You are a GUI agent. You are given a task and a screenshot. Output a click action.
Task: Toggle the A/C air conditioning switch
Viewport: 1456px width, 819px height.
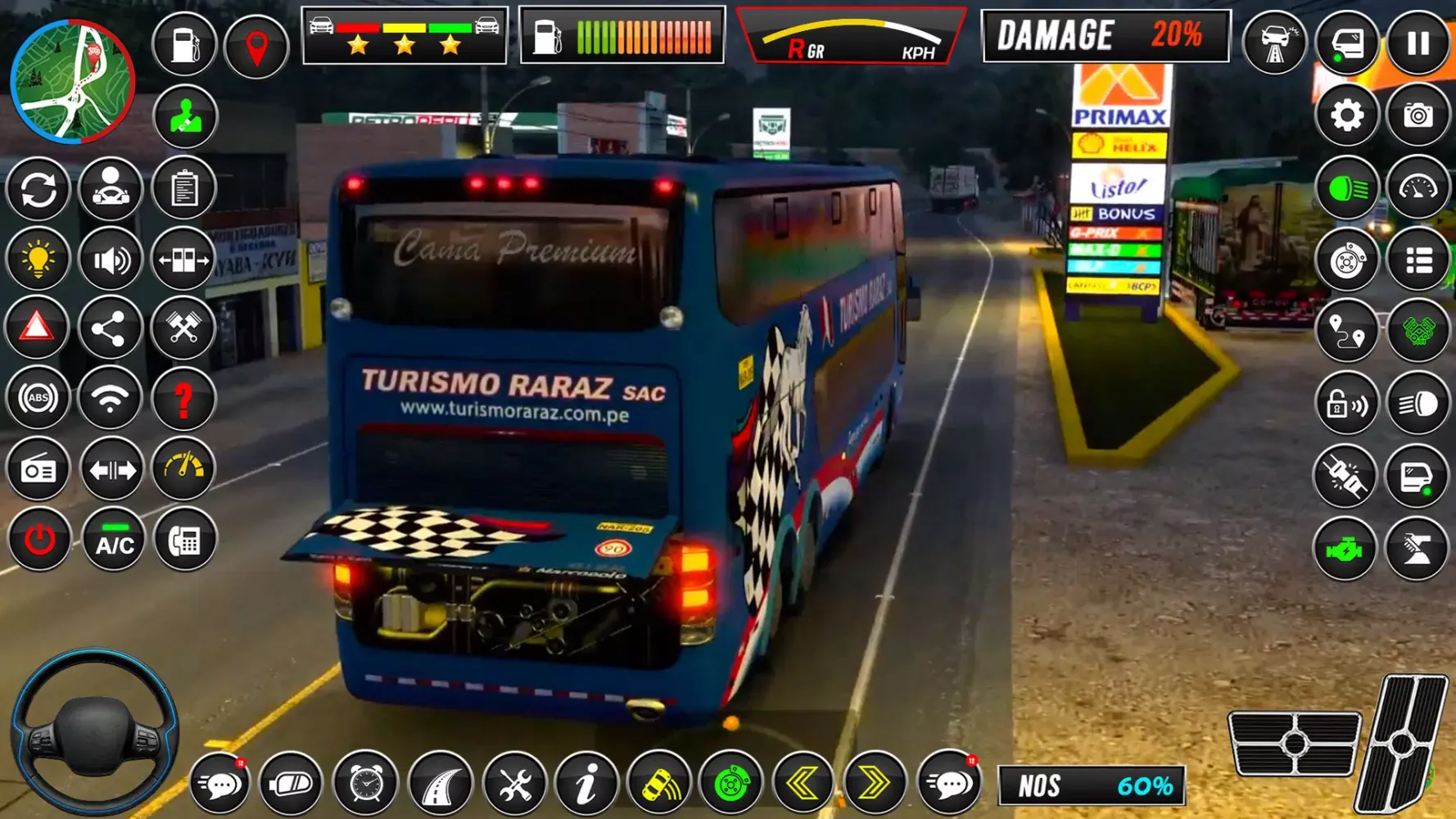point(113,539)
